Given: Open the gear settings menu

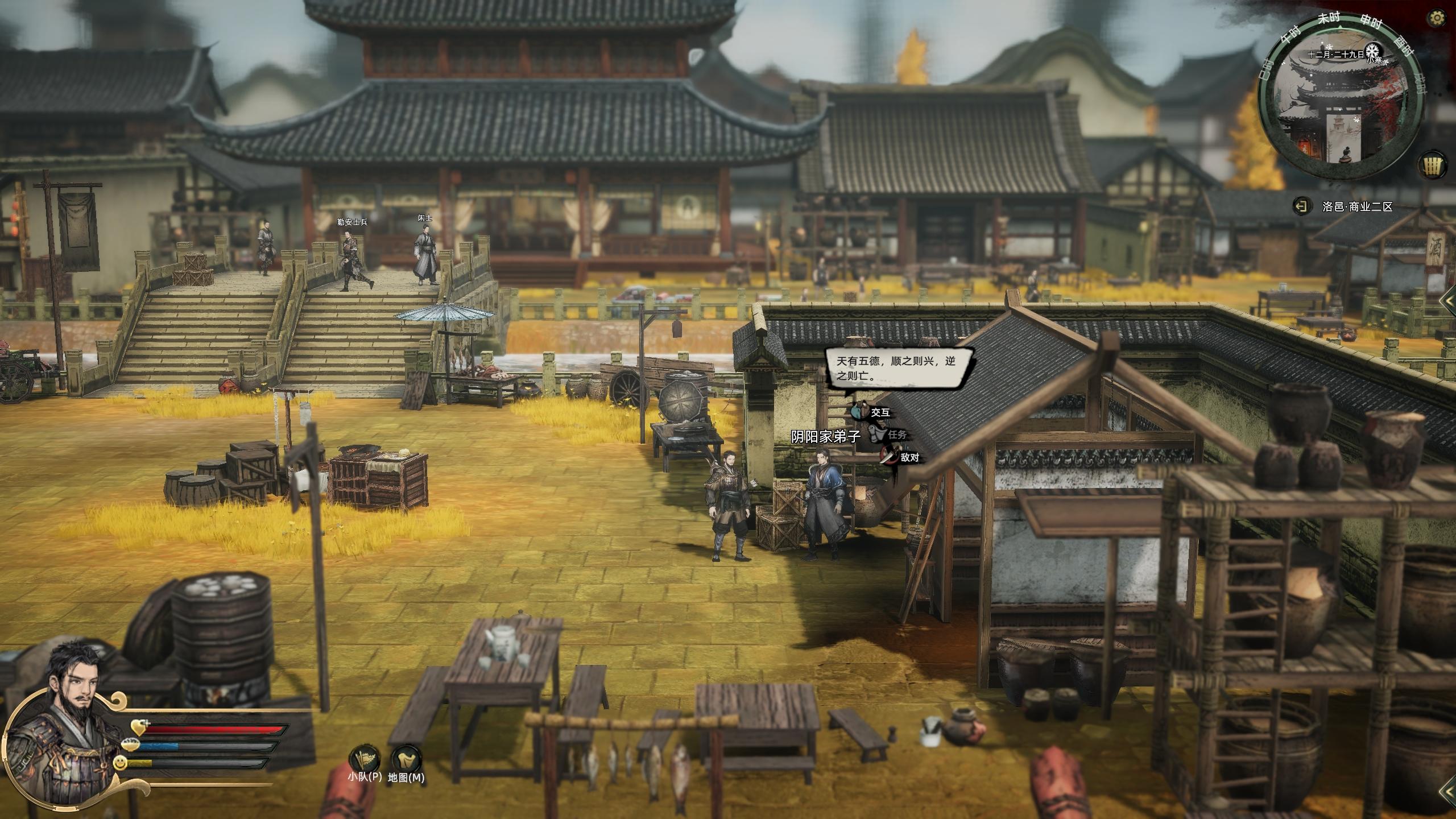Looking at the screenshot, I should 1437,18.
